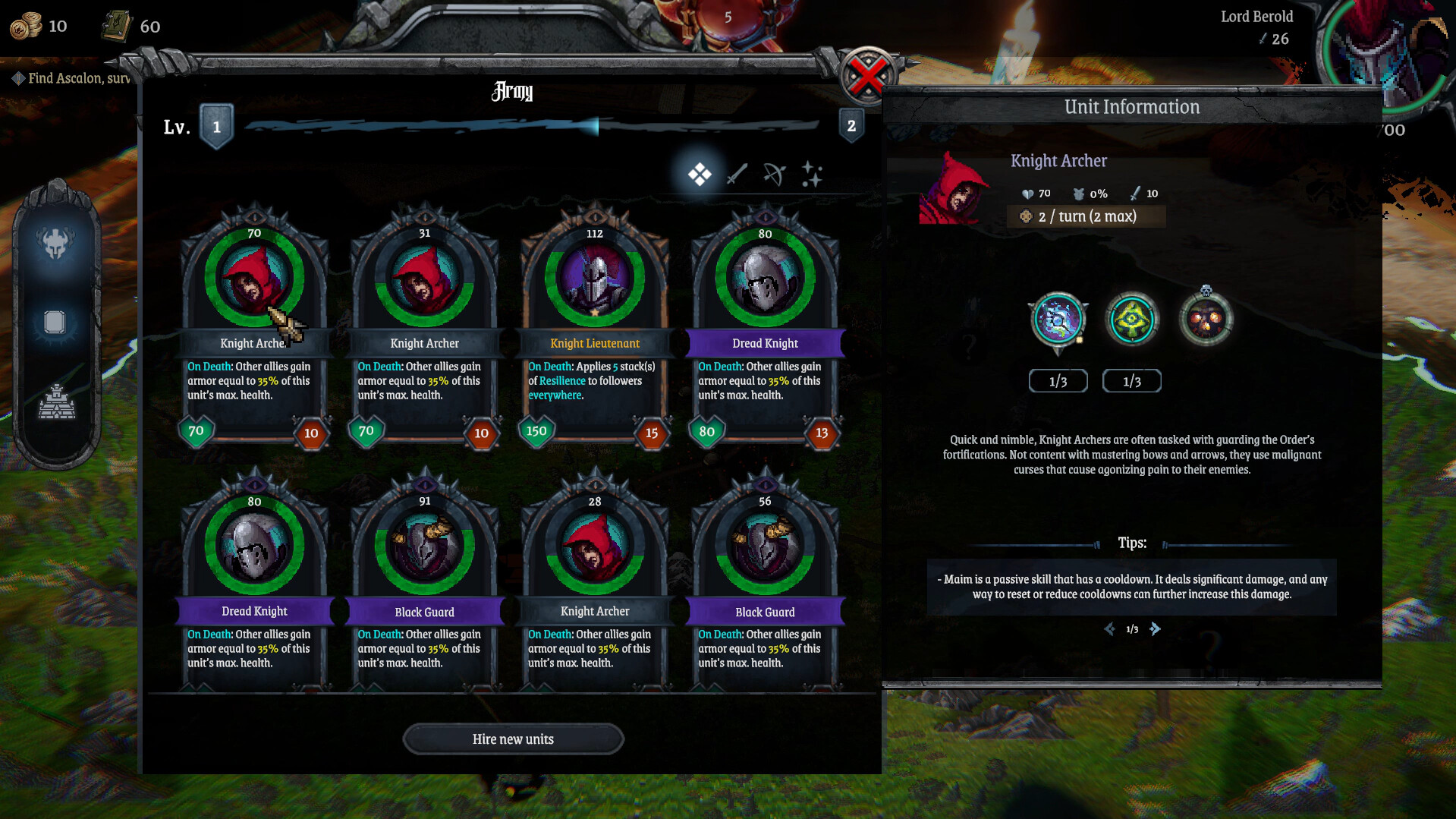The height and width of the screenshot is (819, 1456).
Task: Open the Unit Information panel header
Action: click(x=1131, y=107)
